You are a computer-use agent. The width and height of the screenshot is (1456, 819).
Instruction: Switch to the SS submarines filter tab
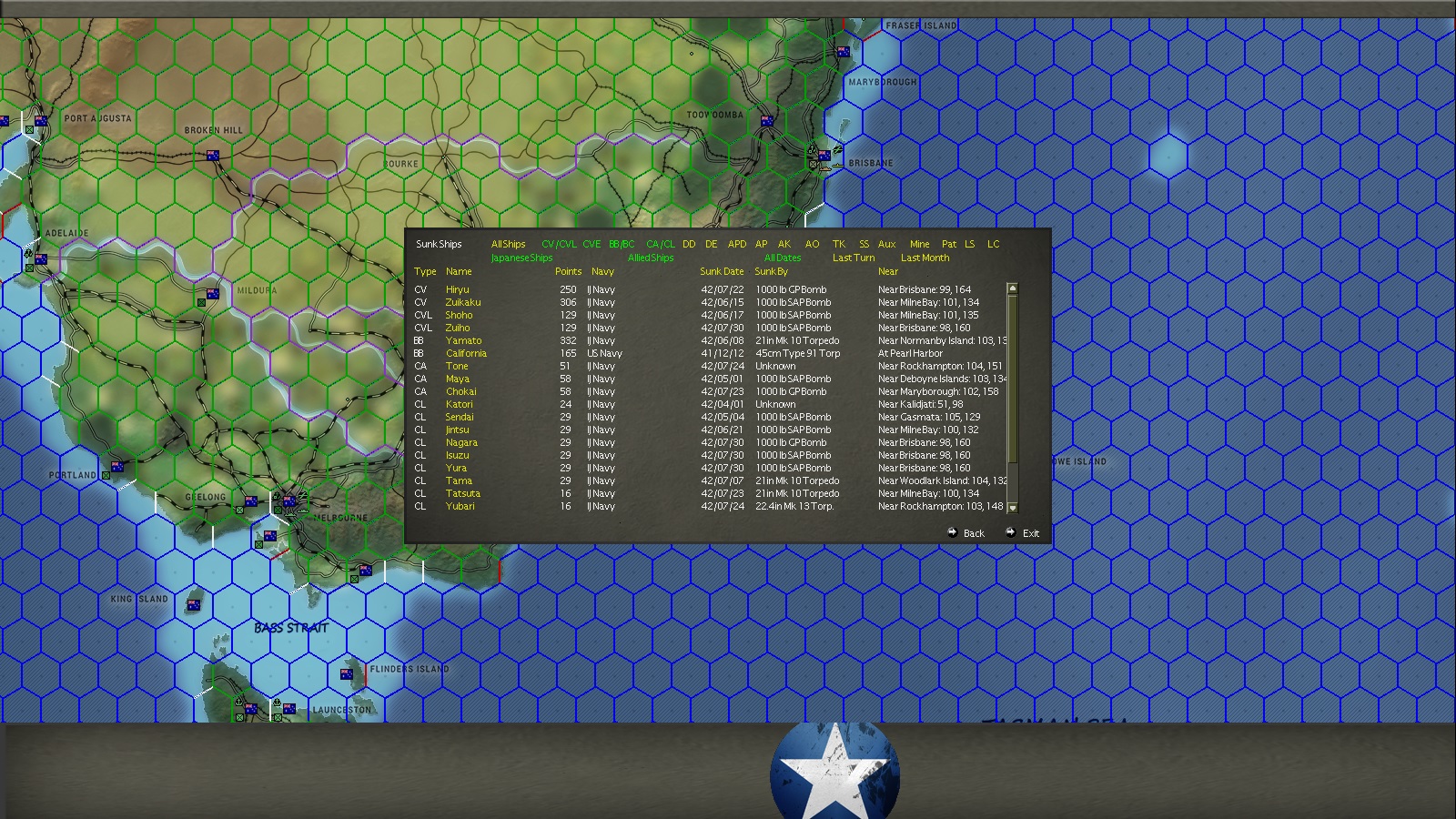point(863,244)
